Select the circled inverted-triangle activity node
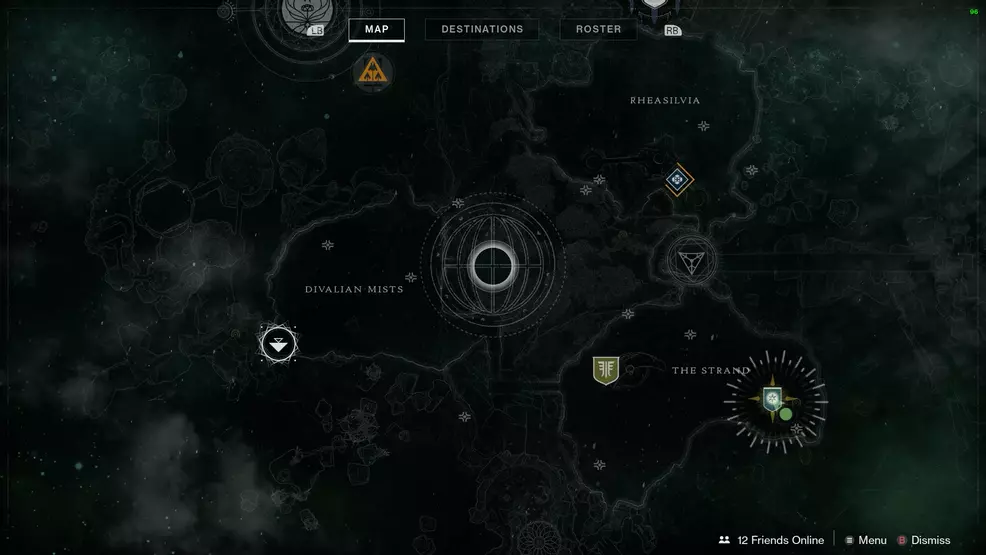The height and width of the screenshot is (555, 986). tap(691, 261)
